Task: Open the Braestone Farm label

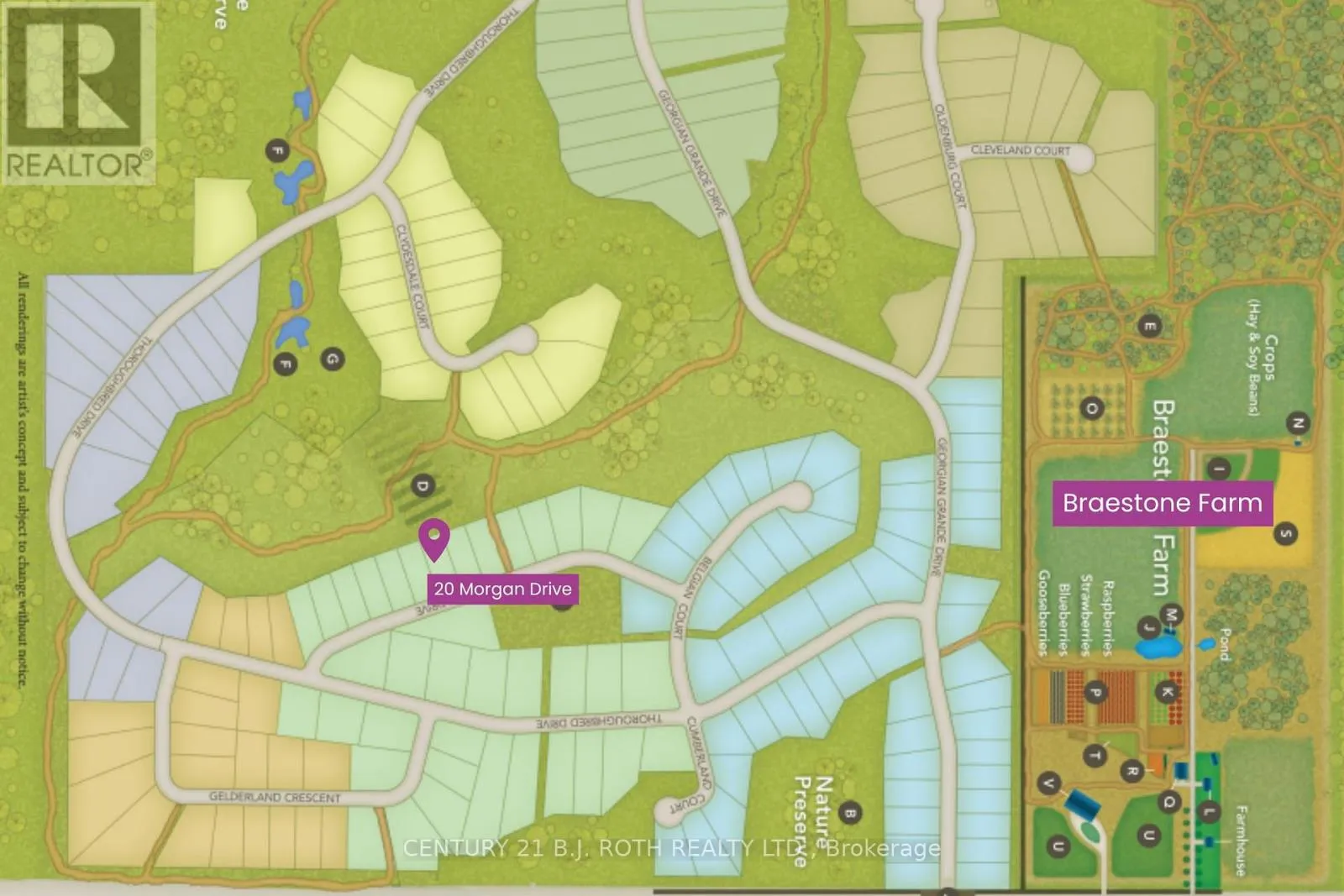Action: pyautogui.click(x=1162, y=503)
